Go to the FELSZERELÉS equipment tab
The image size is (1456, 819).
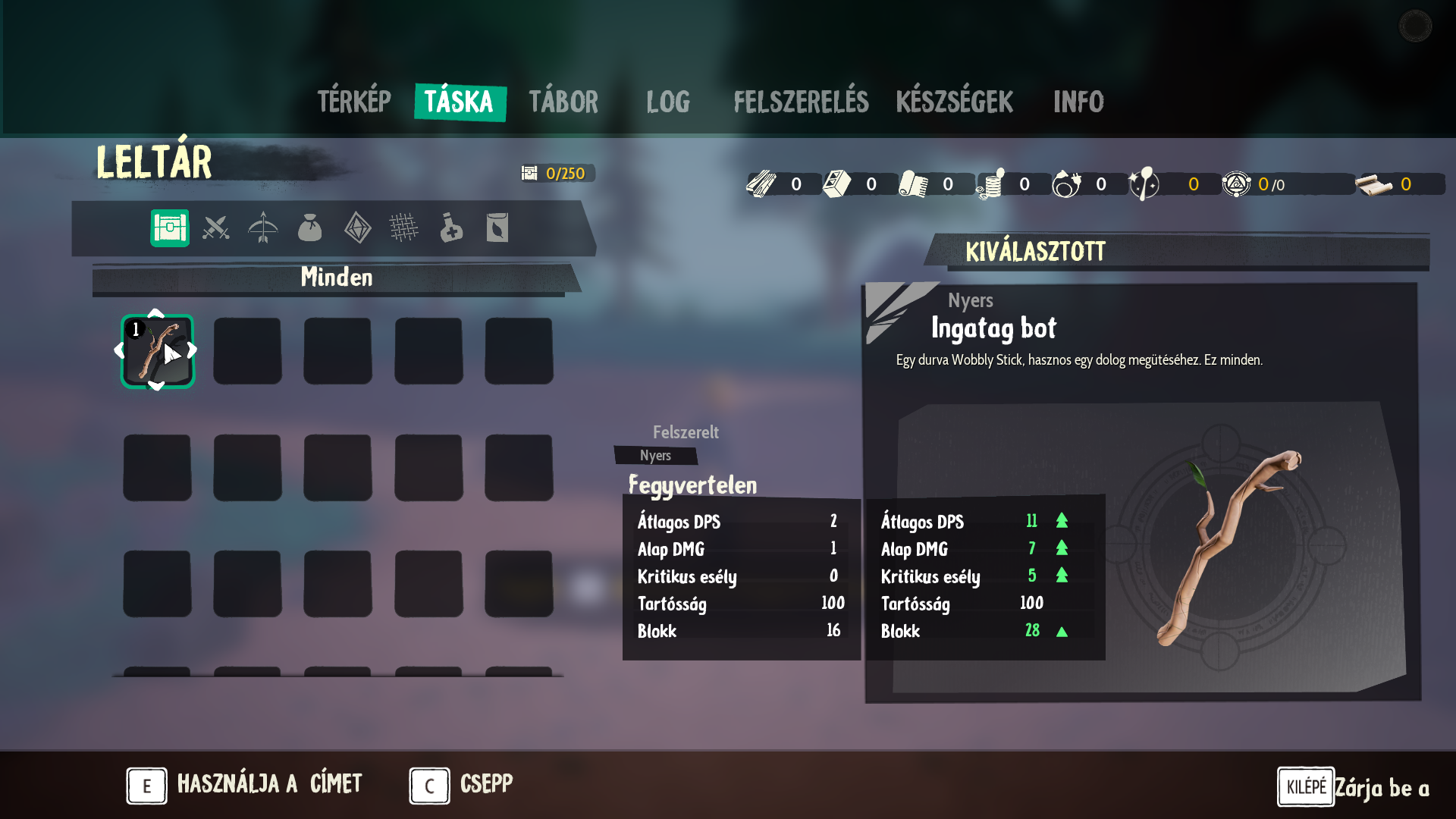(x=801, y=102)
